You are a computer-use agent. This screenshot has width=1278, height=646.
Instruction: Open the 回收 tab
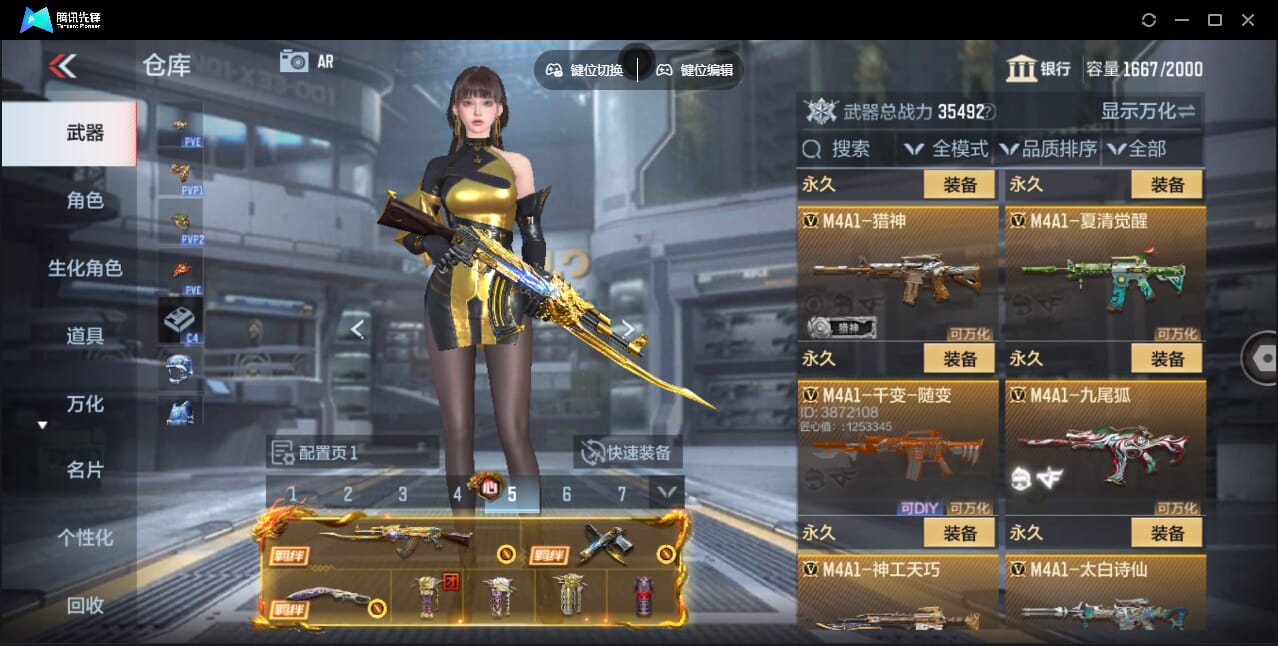click(85, 605)
